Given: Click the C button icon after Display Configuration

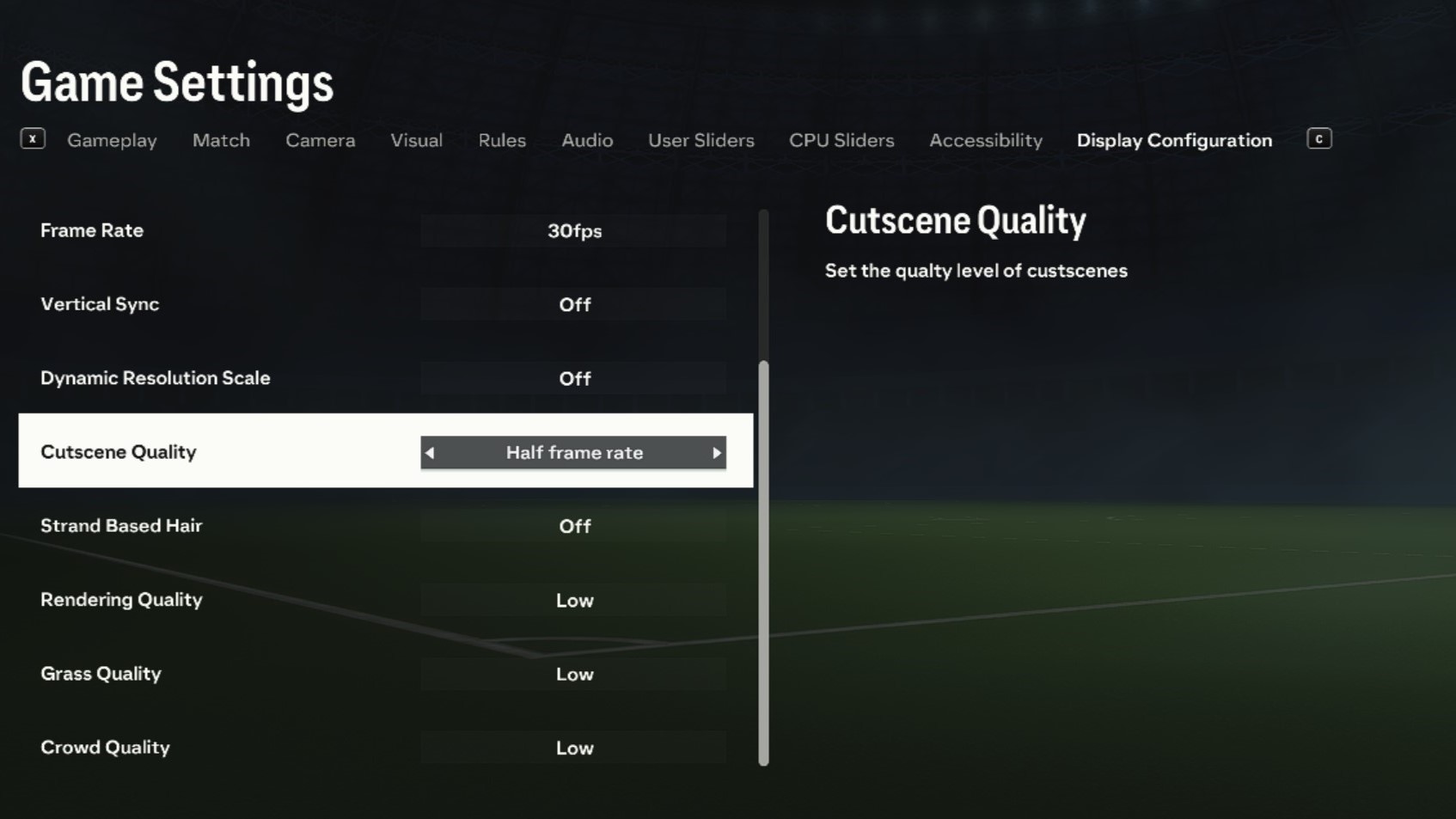Looking at the screenshot, I should [x=1318, y=138].
